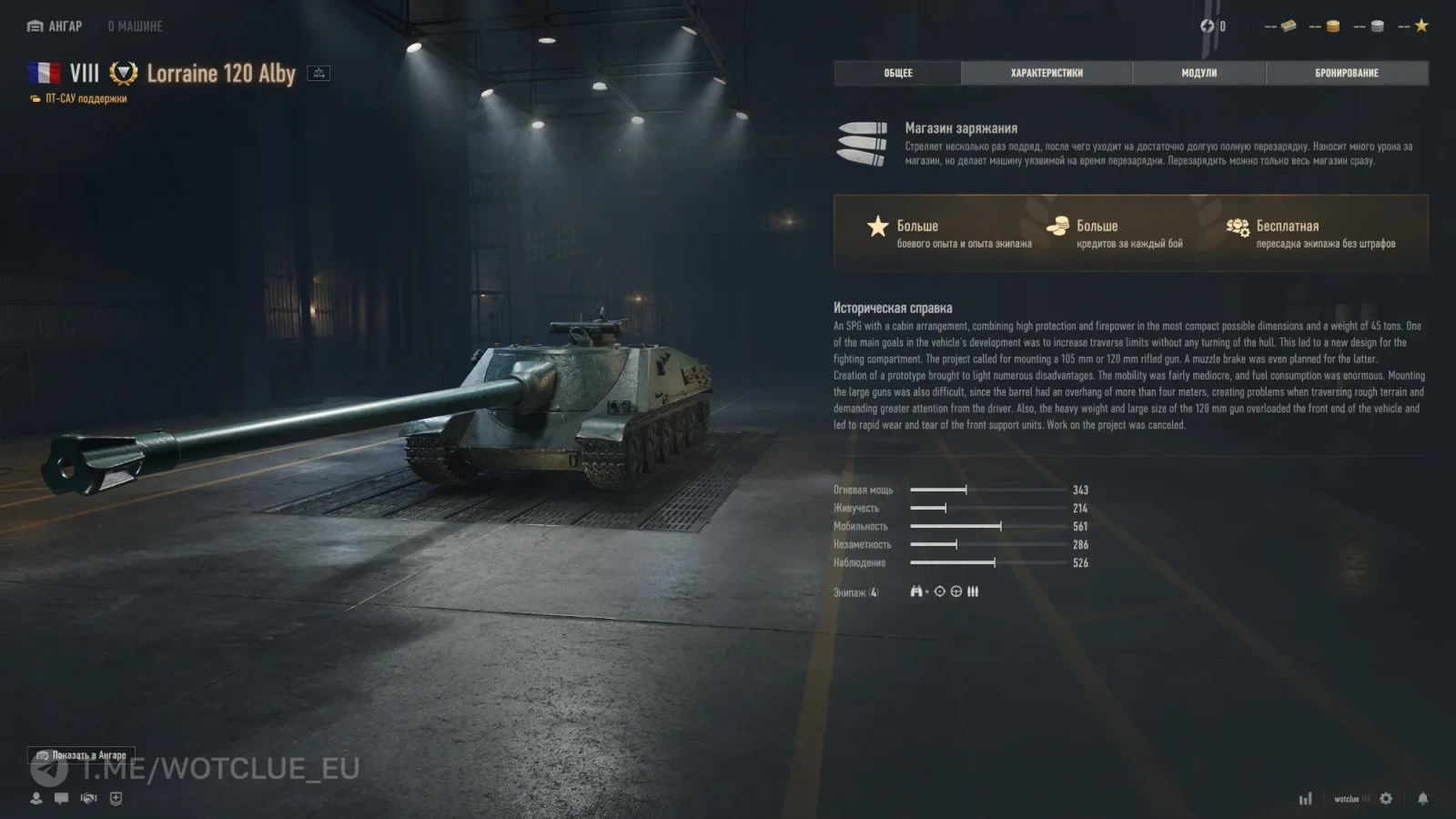Viewport: 1456px width, 819px height.
Task: Show the Бронирование tab
Action: [x=1347, y=73]
